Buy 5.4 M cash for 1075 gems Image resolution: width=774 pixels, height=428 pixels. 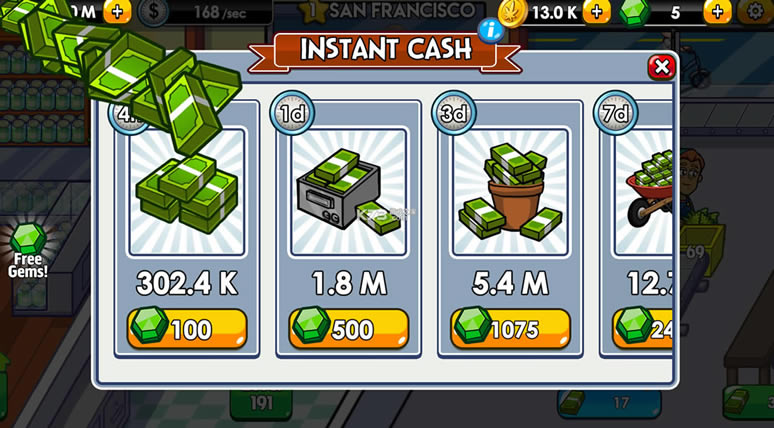[x=510, y=328]
